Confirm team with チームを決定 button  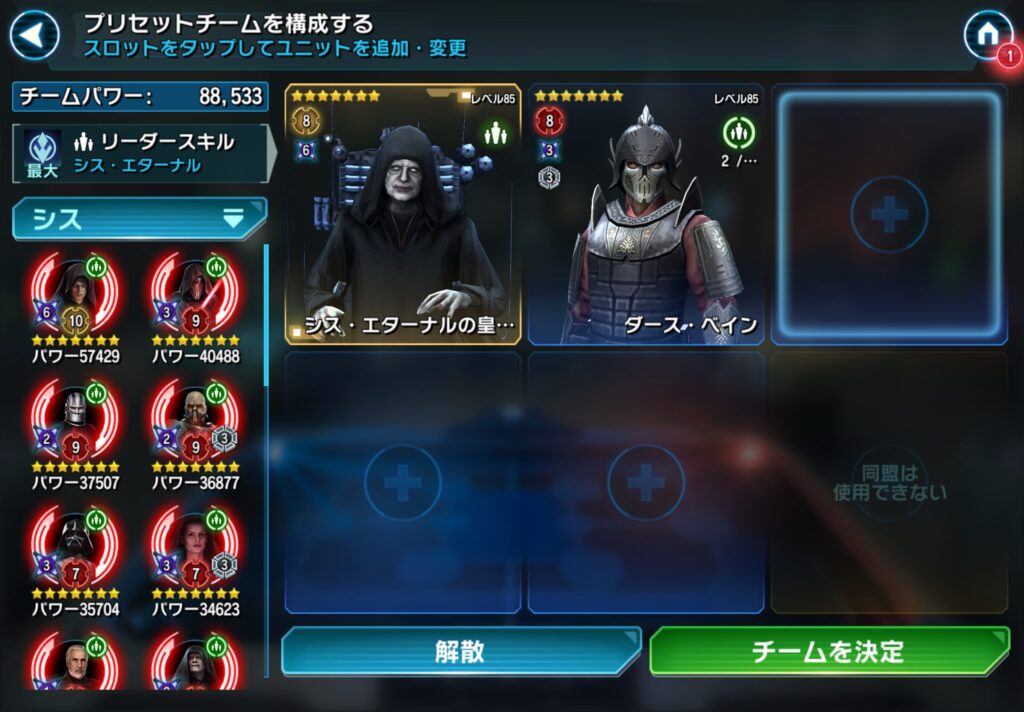[x=828, y=652]
